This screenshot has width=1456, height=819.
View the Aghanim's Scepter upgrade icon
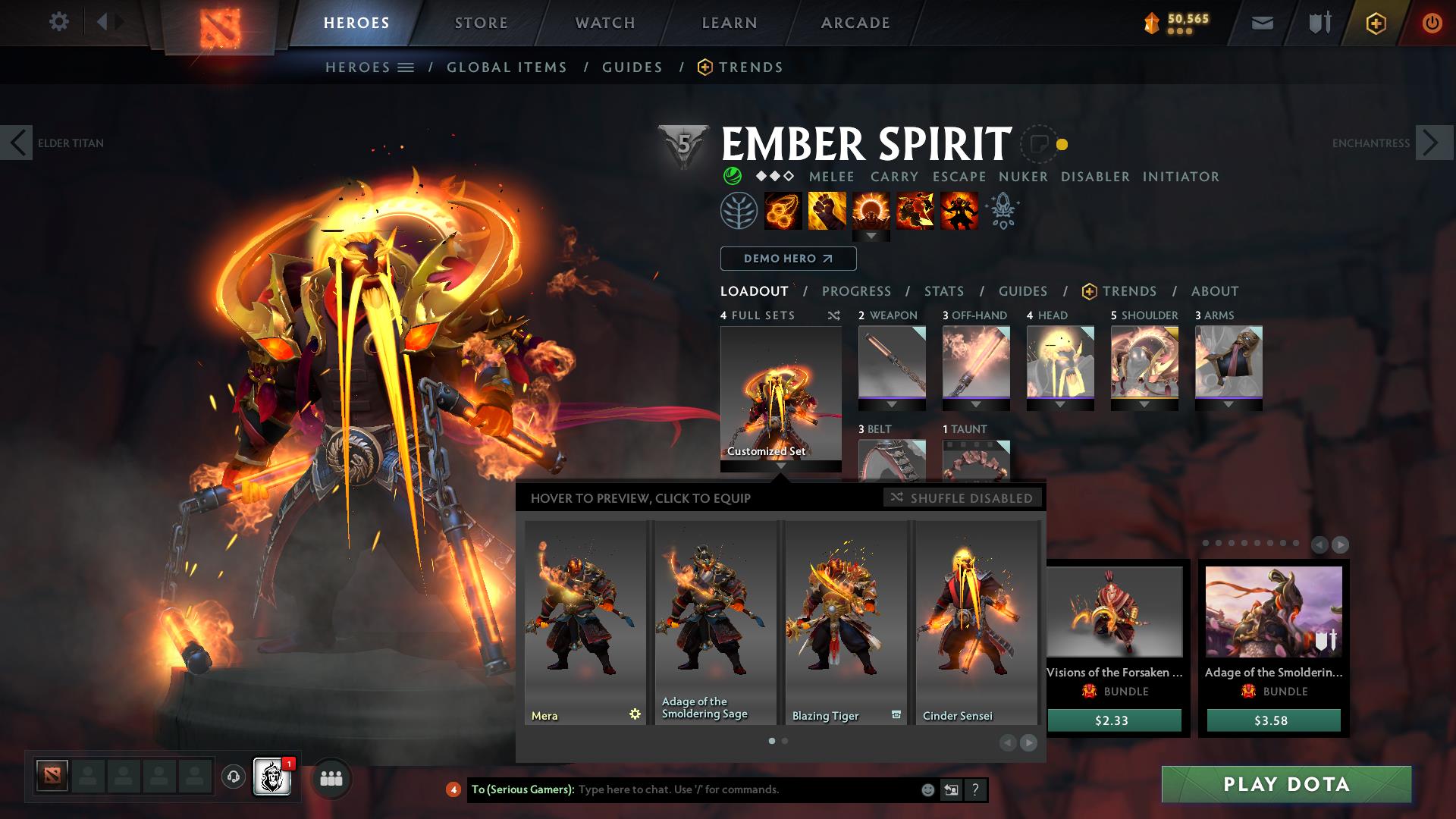tap(1003, 211)
